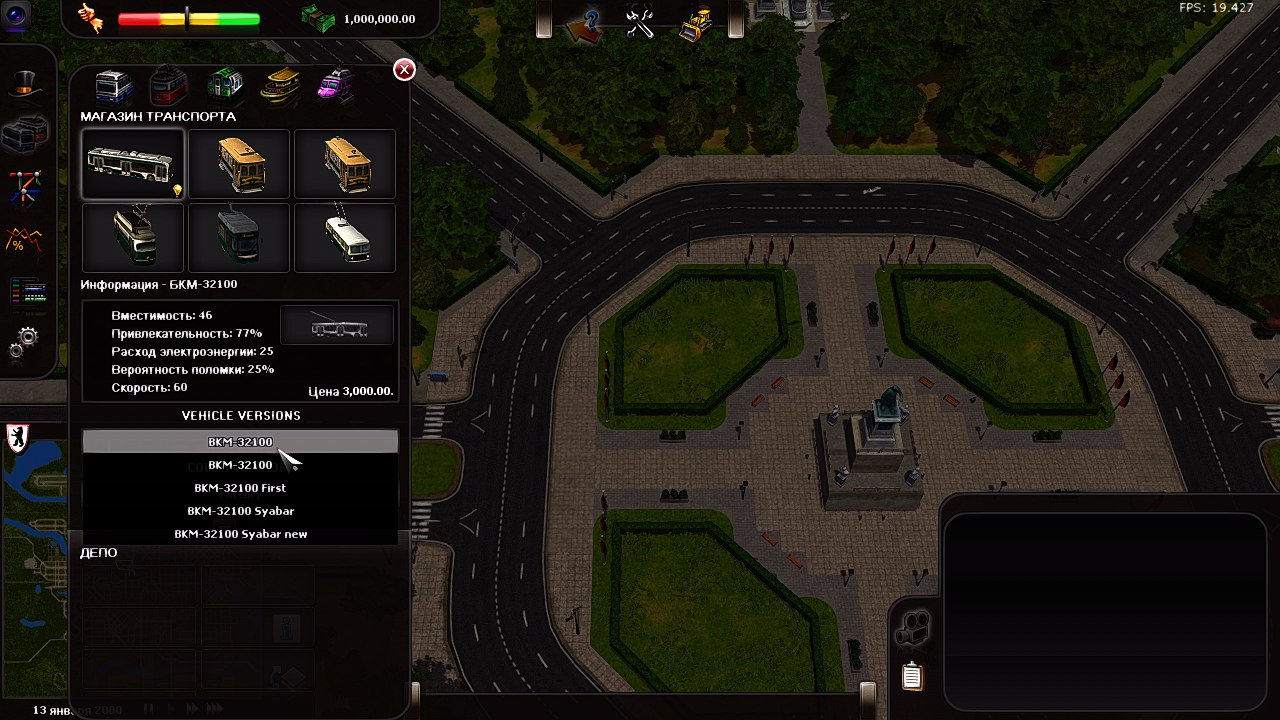The height and width of the screenshot is (720, 1280).
Task: Open the gears settings menu
Action: pos(24,343)
